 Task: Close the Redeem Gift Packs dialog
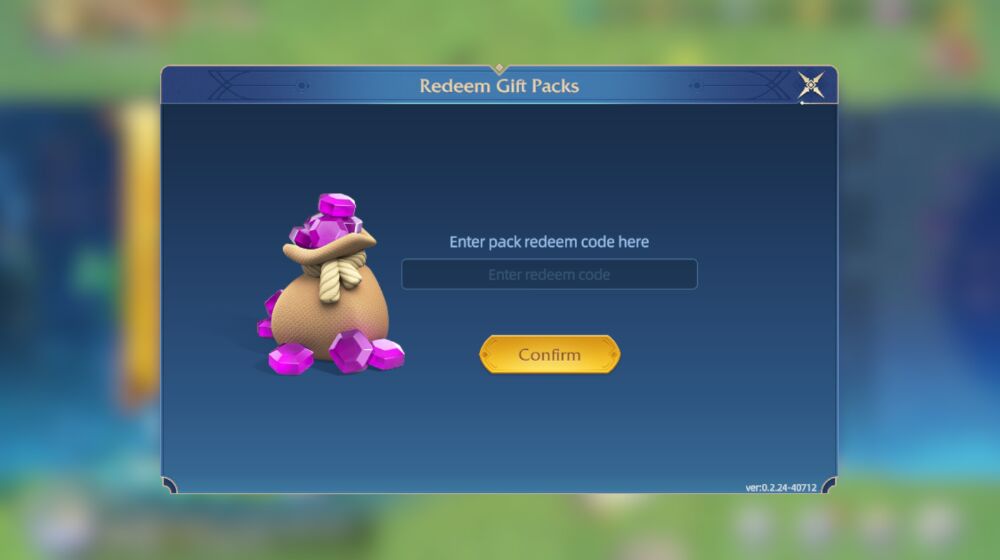point(811,85)
